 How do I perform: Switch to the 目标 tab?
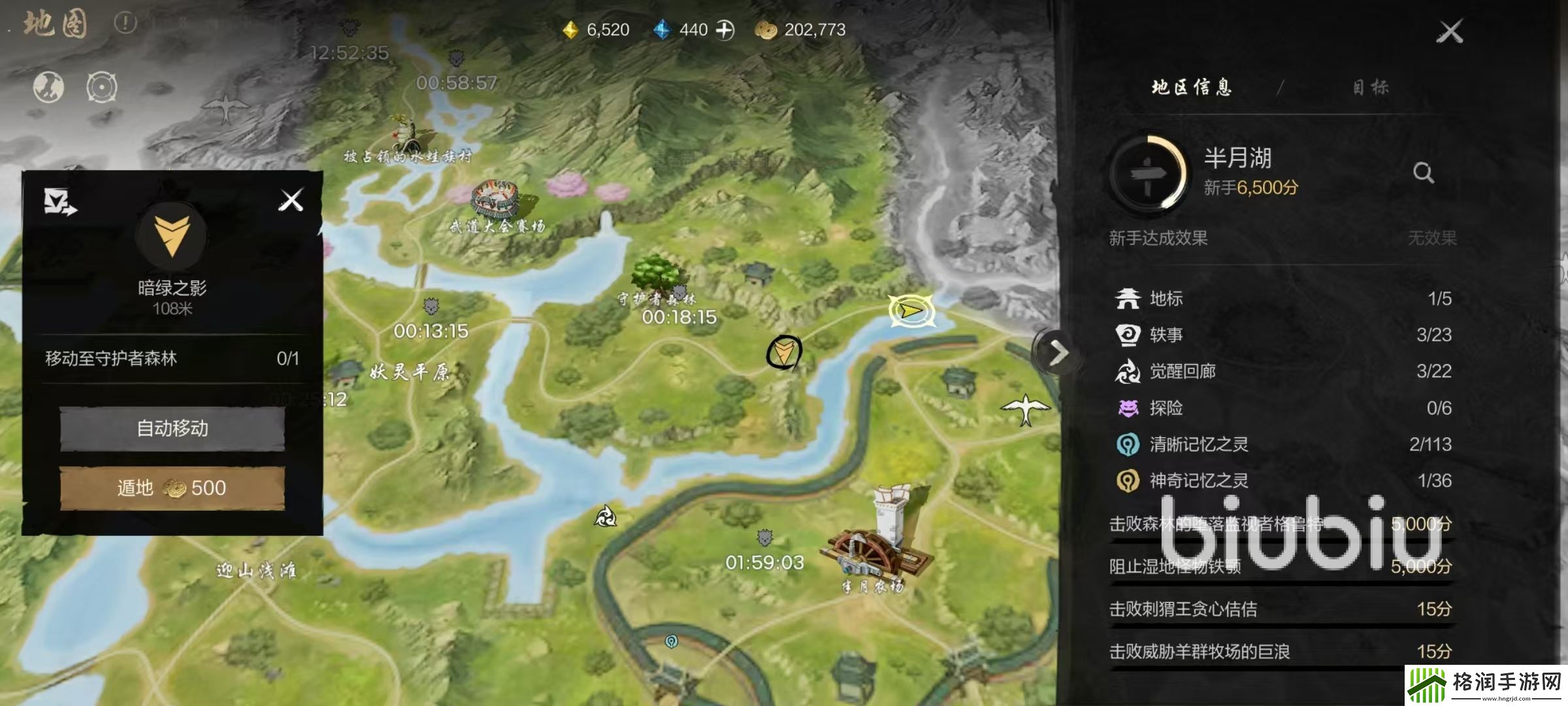click(1370, 88)
